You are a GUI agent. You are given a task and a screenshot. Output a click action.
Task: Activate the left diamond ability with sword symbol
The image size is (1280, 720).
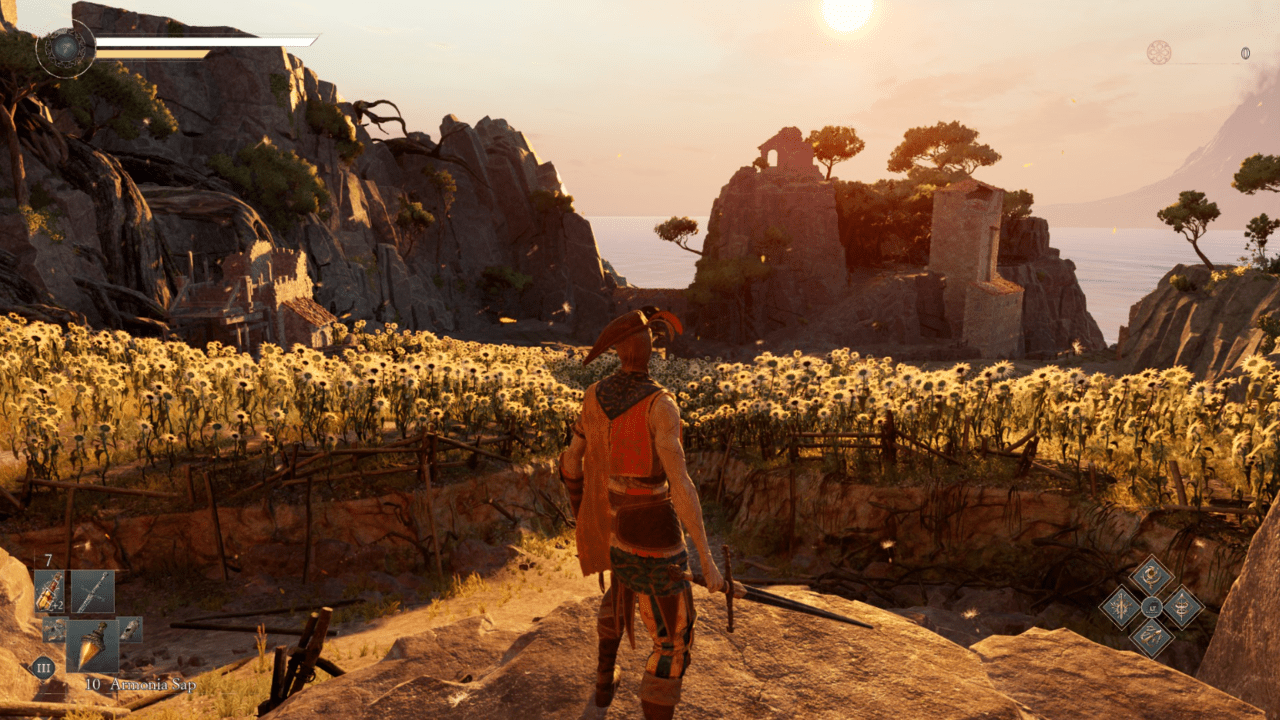tap(1120, 607)
